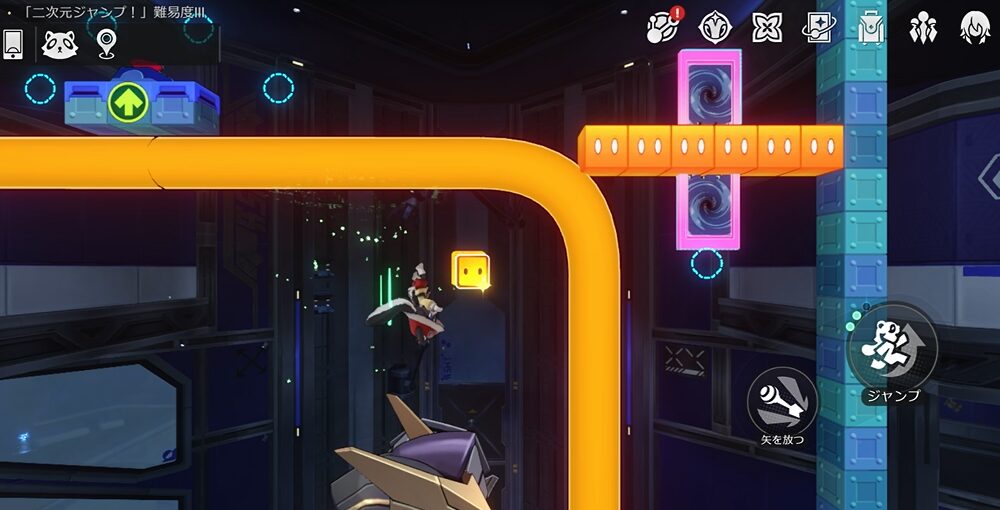
Task: Tap the raccoon face icon
Action: click(x=59, y=43)
